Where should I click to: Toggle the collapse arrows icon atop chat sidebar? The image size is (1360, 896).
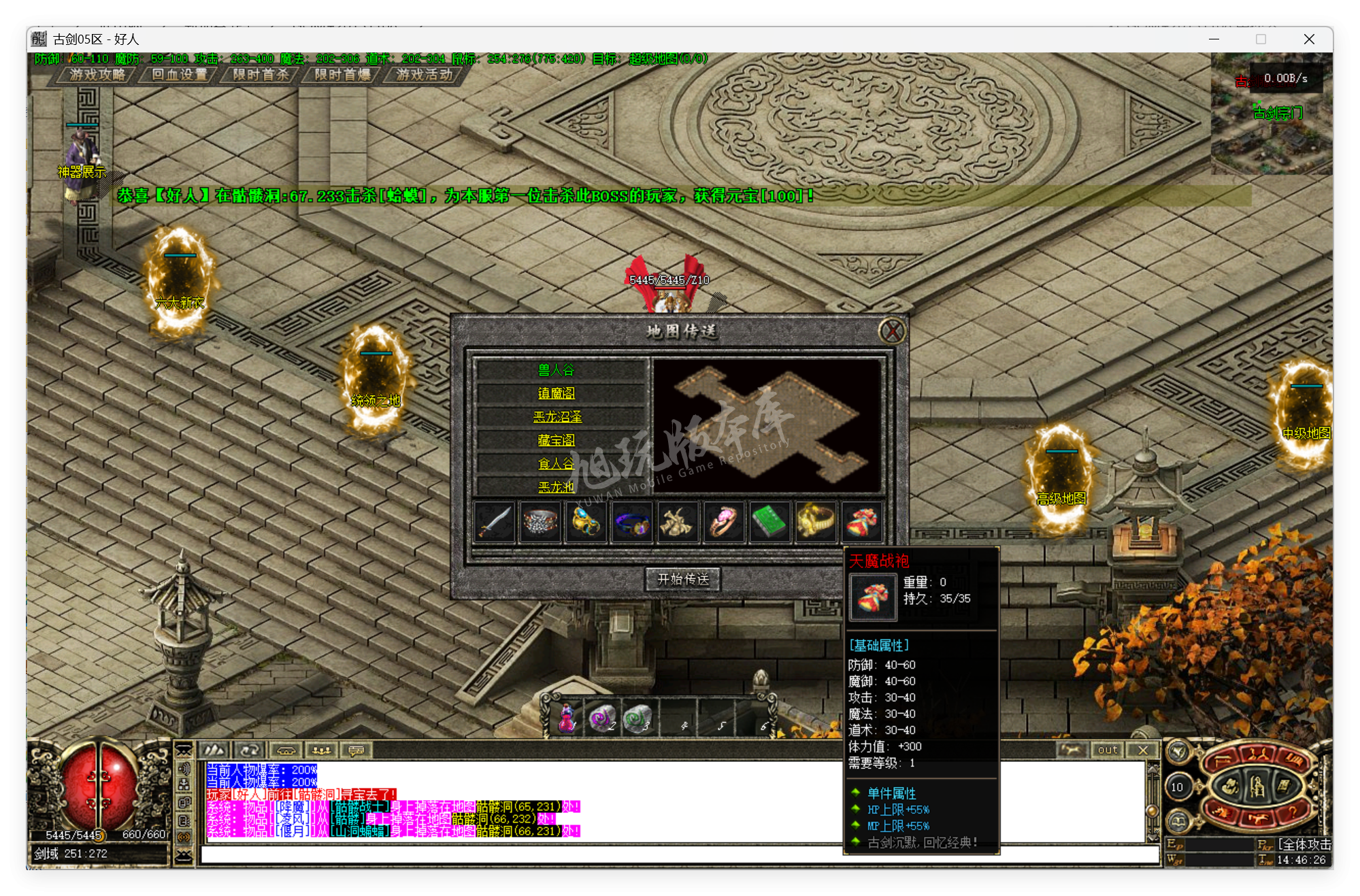click(x=184, y=750)
